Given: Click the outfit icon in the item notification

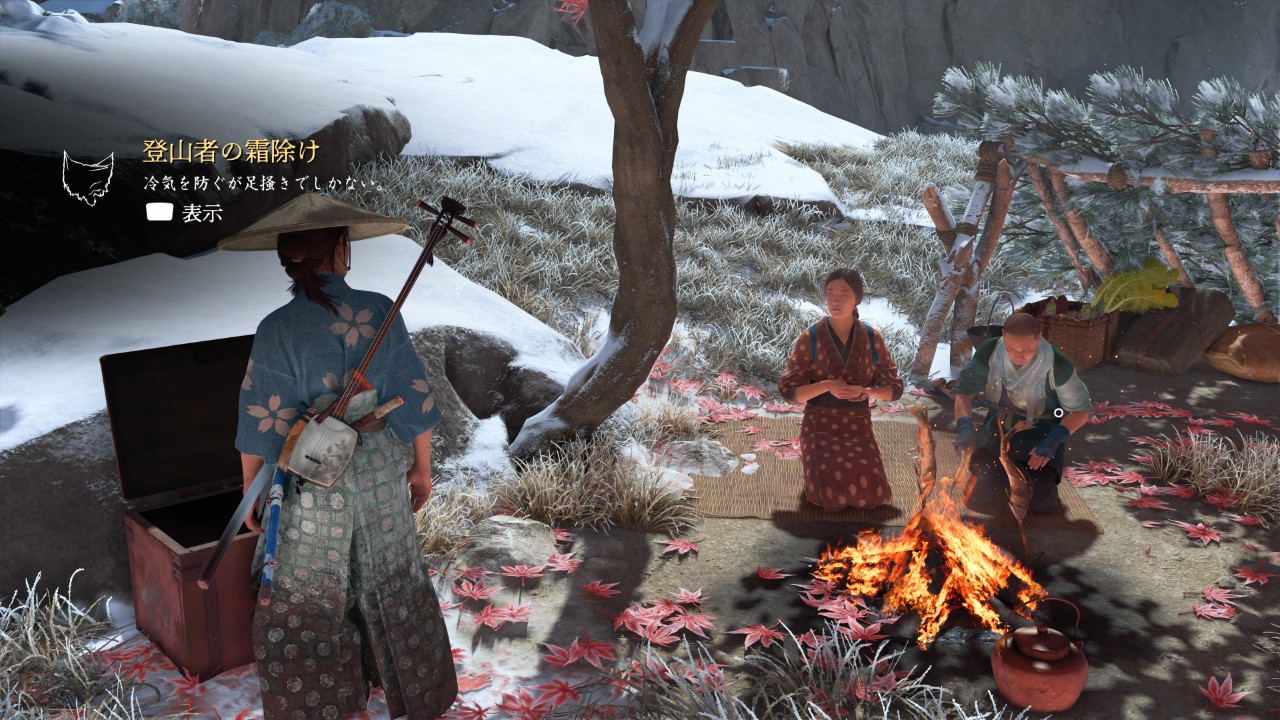Looking at the screenshot, I should pyautogui.click(x=88, y=178).
